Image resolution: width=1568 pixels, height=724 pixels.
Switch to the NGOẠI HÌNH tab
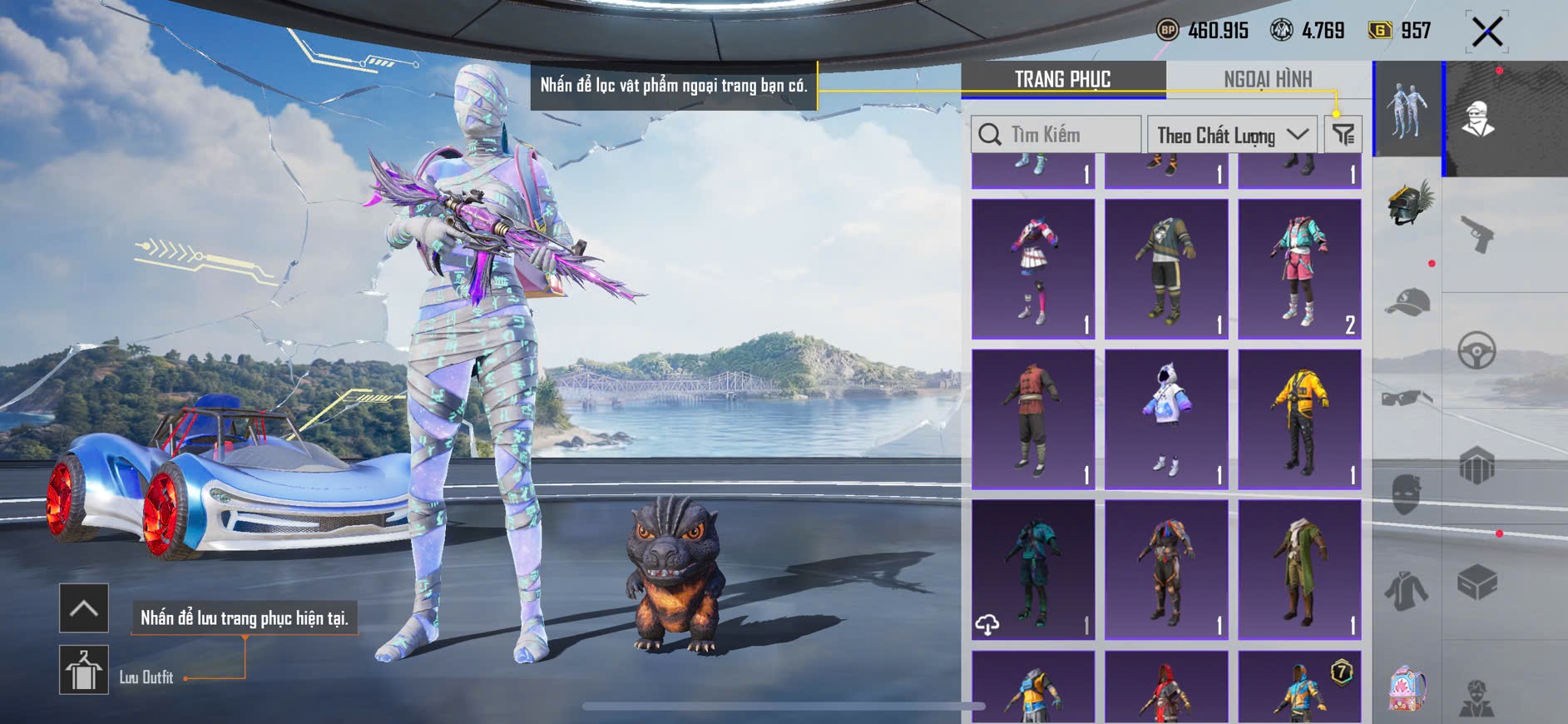click(1267, 79)
